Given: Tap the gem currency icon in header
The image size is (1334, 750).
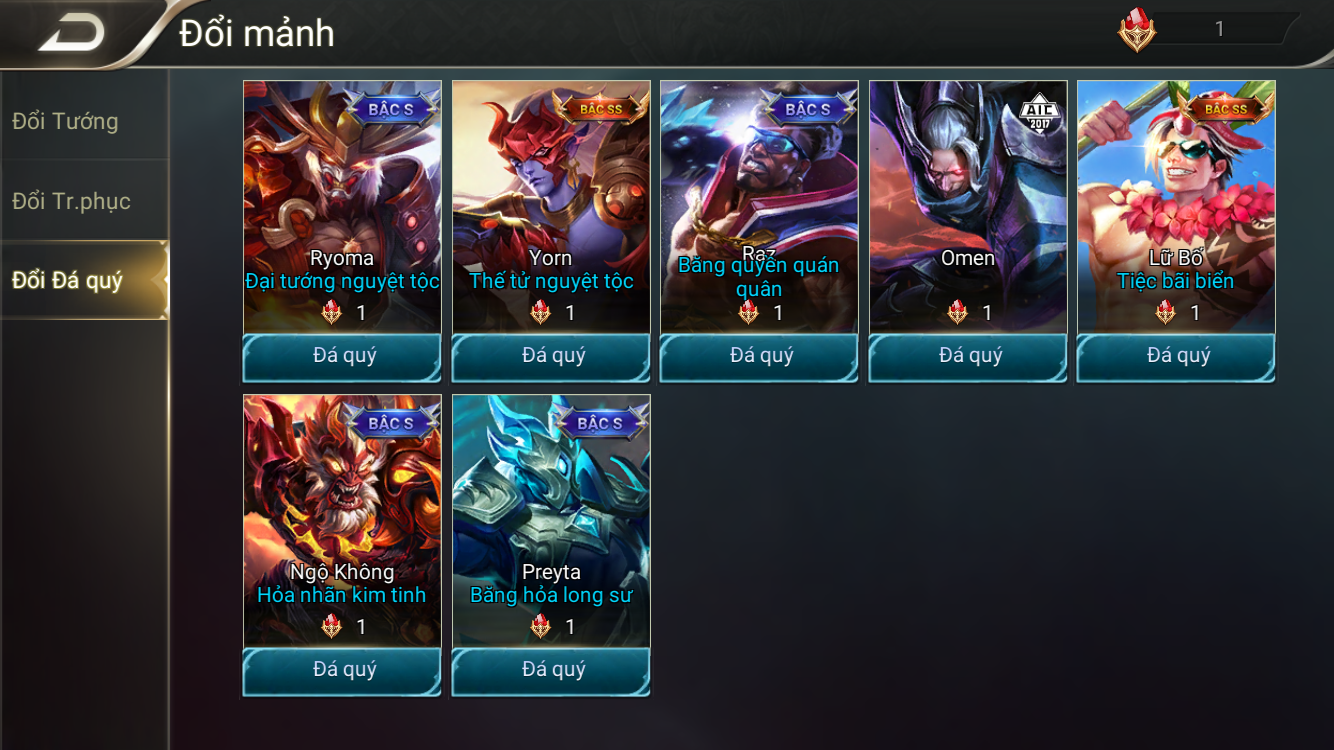Looking at the screenshot, I should [x=1137, y=30].
